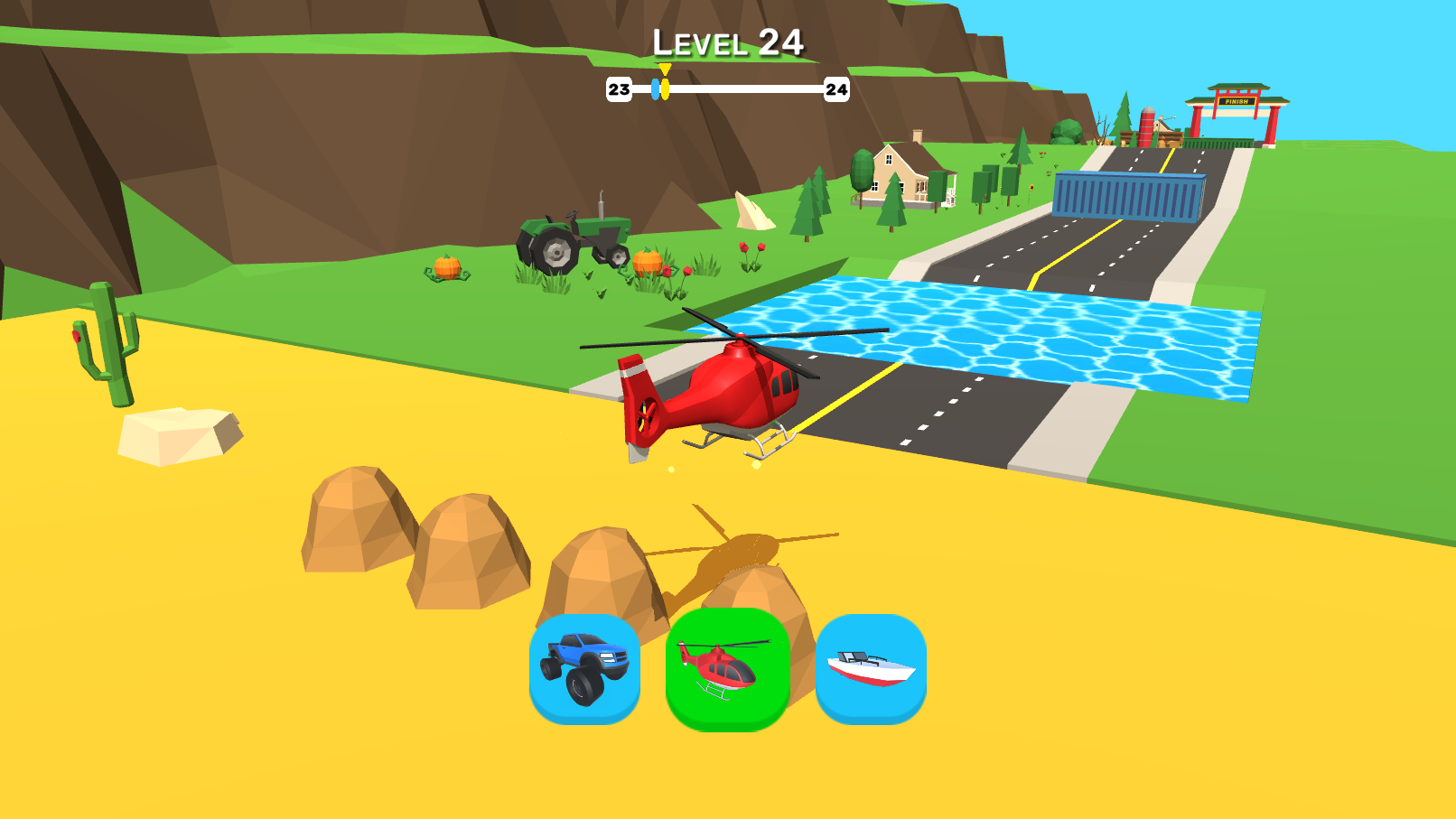Tap the Level 24 title text
1456x819 pixels.
[728, 42]
